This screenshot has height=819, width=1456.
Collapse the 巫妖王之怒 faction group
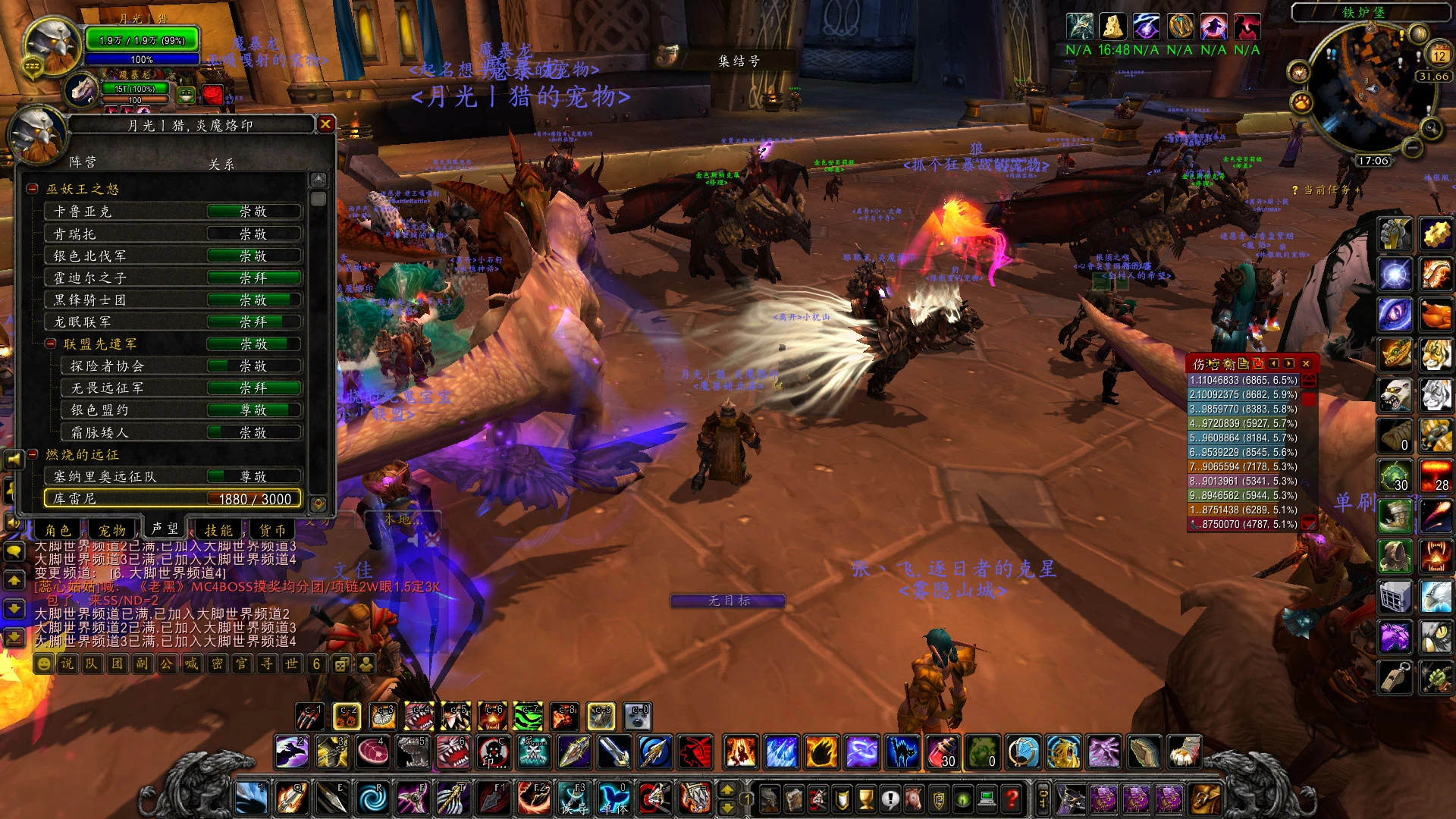coord(33,189)
